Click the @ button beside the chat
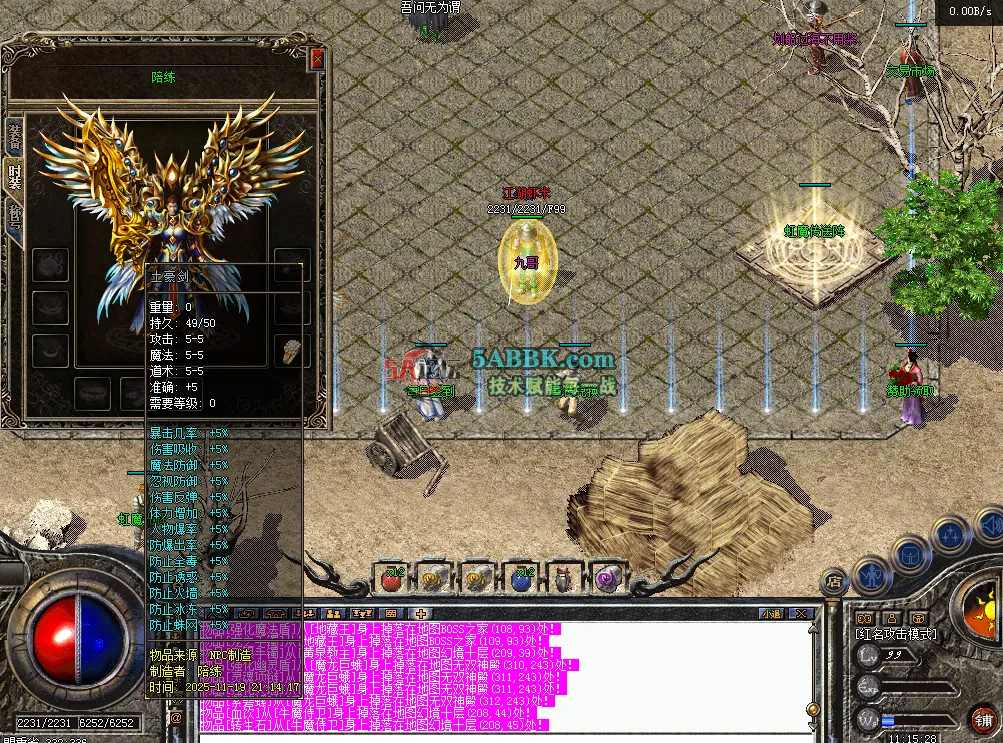 pos(176,716)
